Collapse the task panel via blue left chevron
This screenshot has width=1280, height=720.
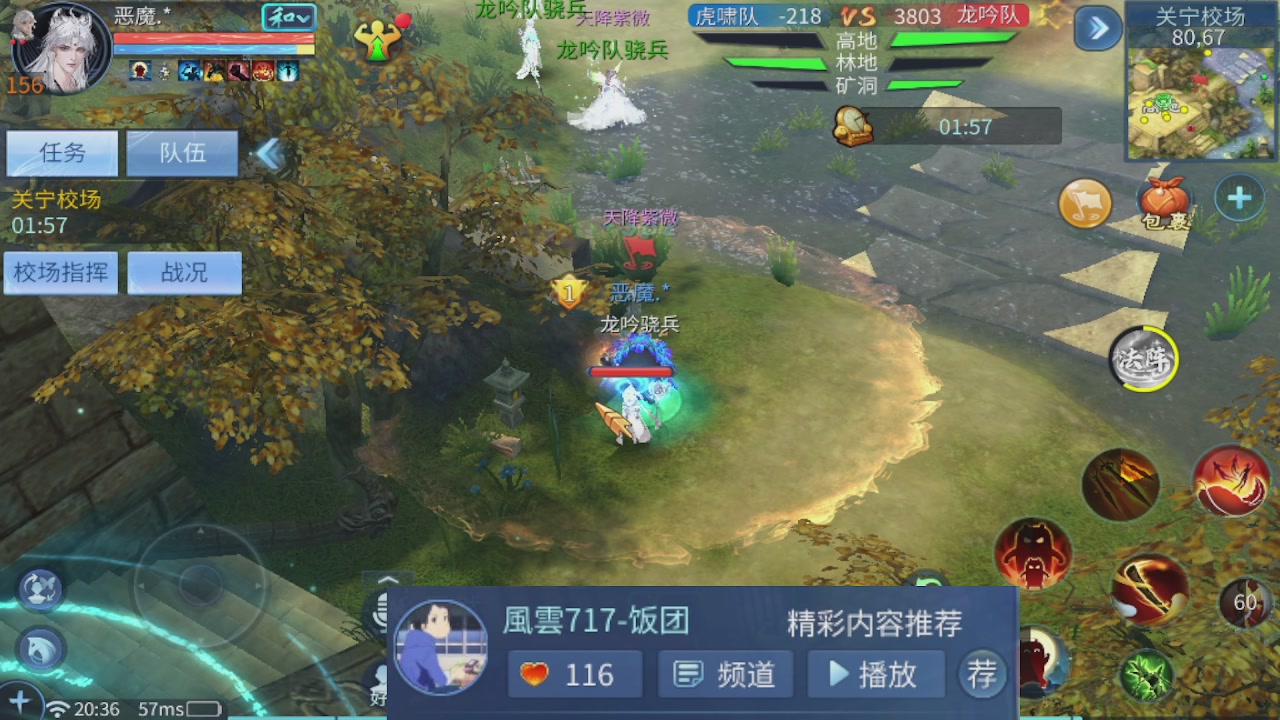pyautogui.click(x=268, y=152)
